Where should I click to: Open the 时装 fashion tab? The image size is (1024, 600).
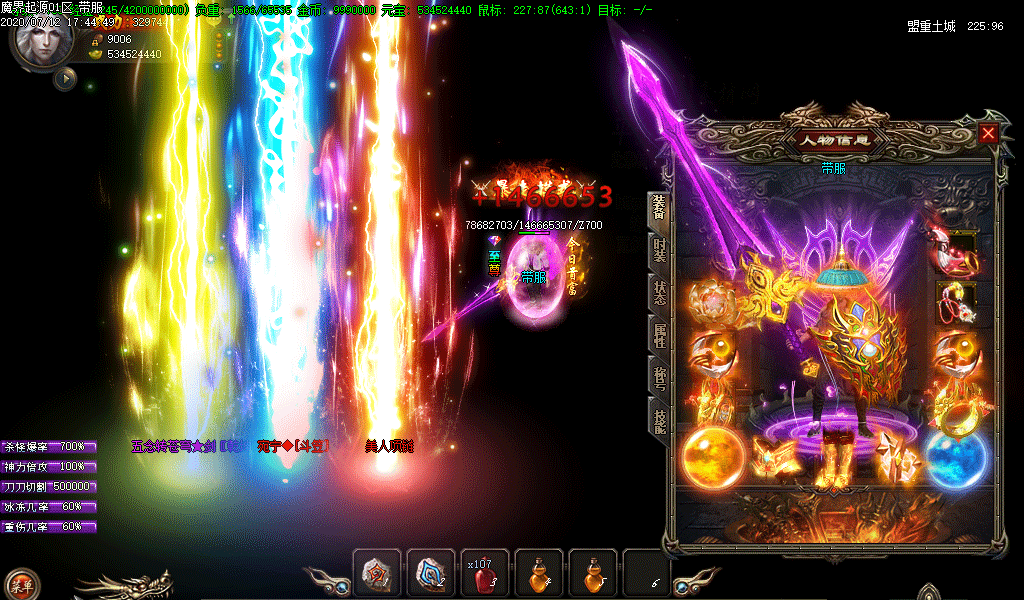click(x=660, y=252)
